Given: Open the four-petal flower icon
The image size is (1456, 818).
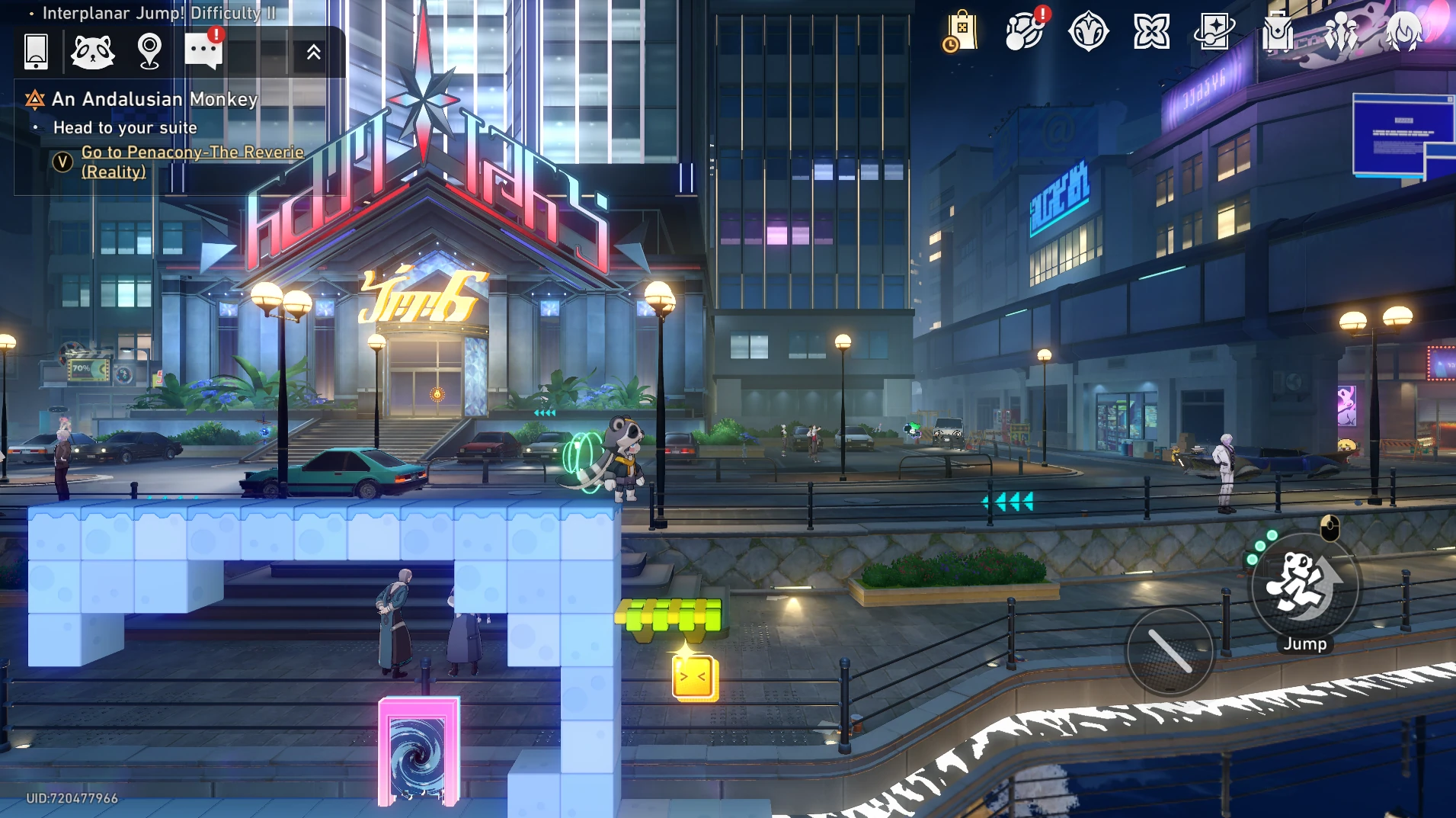Looking at the screenshot, I should pyautogui.click(x=1151, y=32).
